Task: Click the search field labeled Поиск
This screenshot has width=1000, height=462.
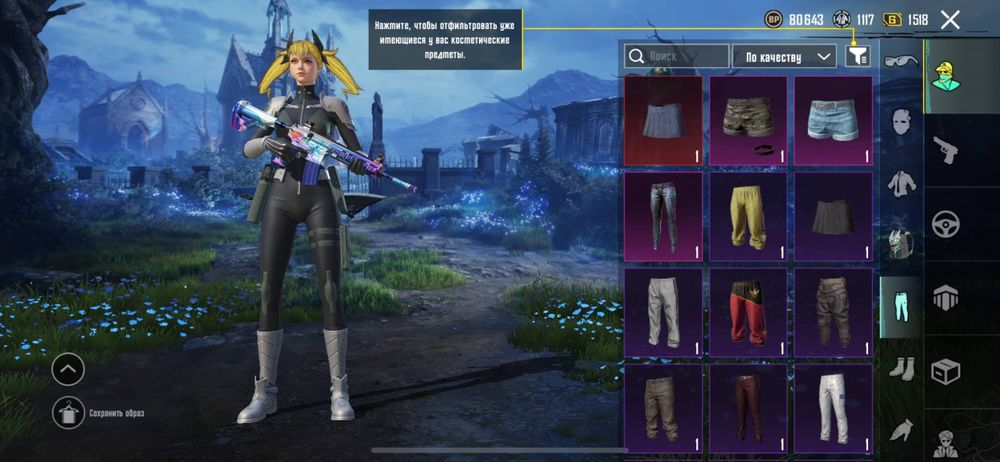Action: pos(677,57)
